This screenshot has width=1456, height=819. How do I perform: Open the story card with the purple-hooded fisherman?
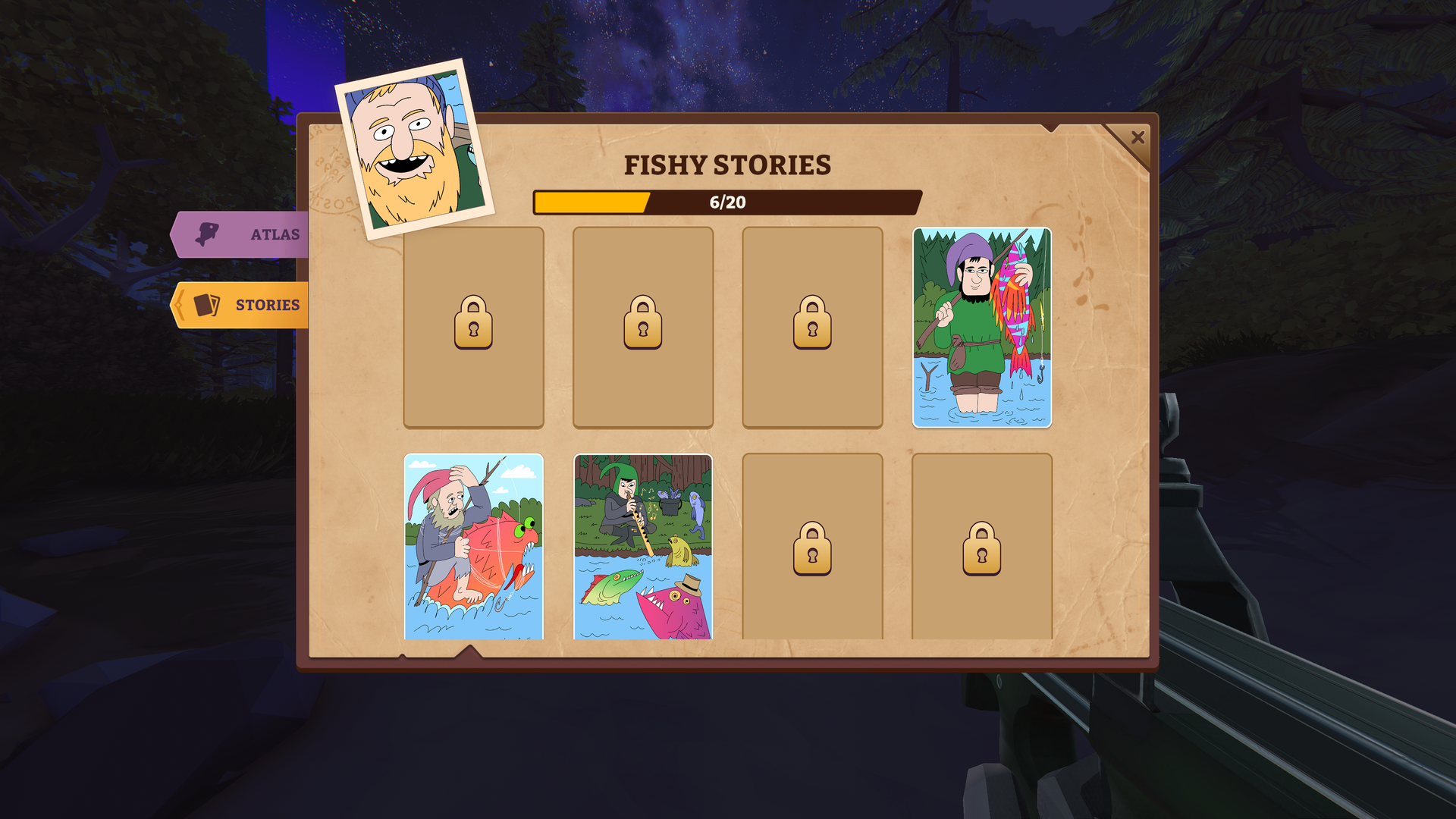point(981,328)
